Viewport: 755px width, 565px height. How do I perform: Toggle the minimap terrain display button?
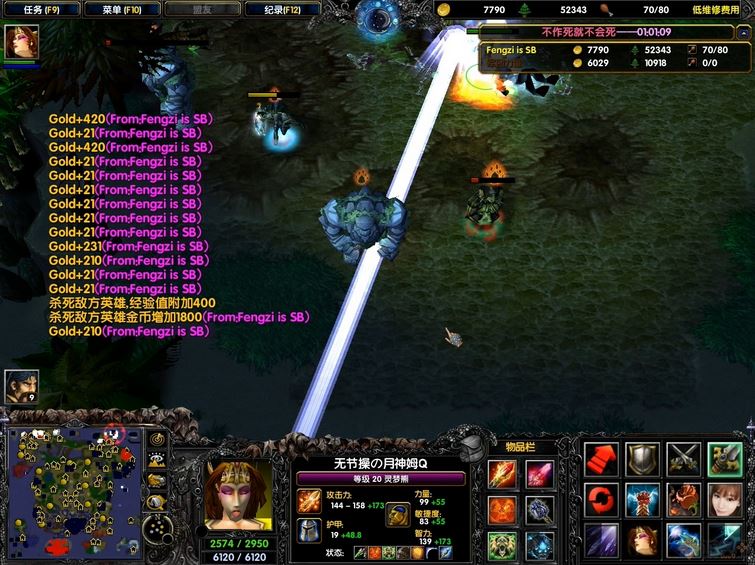click(156, 460)
